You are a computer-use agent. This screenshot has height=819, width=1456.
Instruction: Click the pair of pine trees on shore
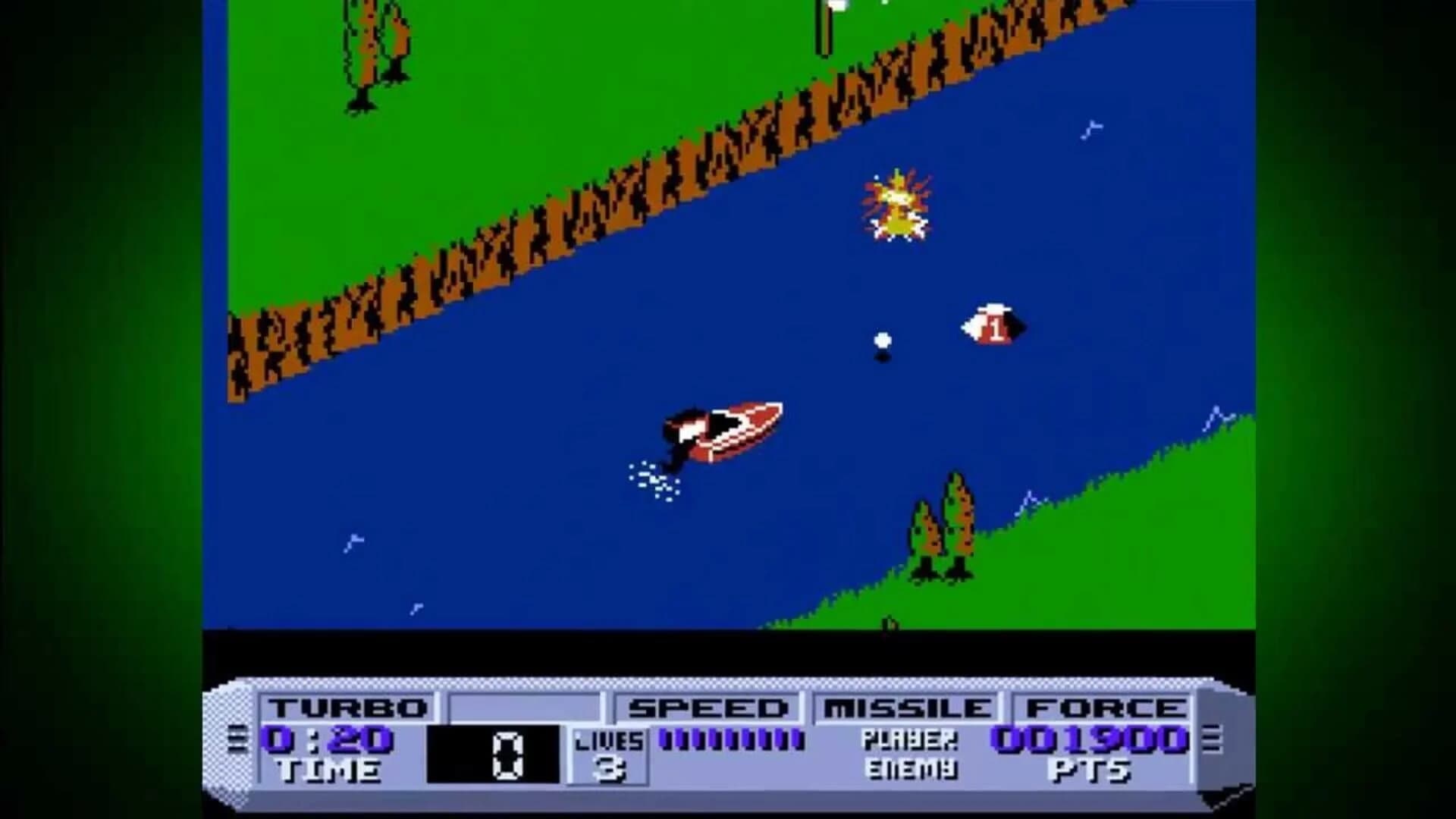point(944,523)
